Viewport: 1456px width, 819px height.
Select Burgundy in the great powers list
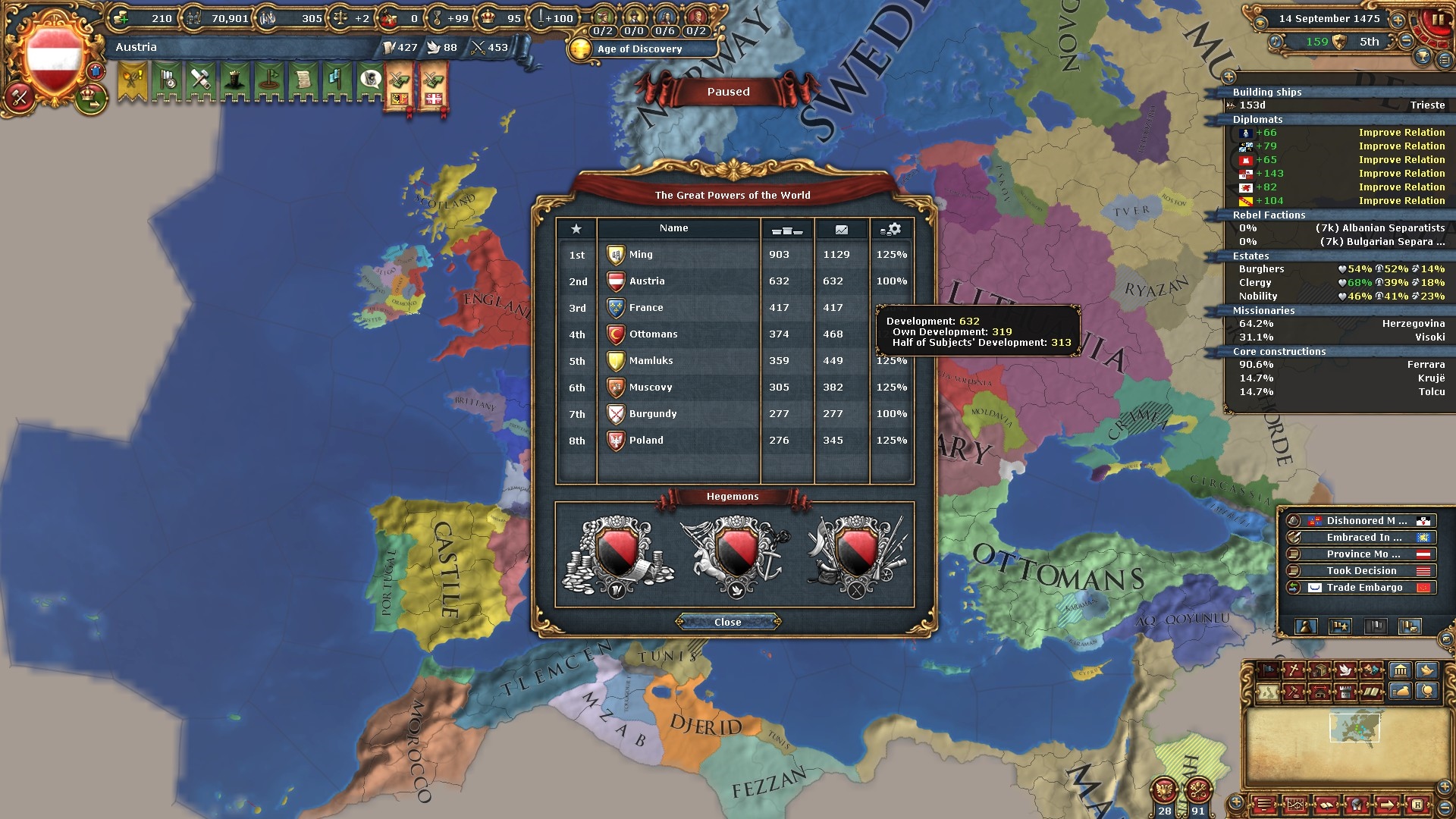(652, 414)
